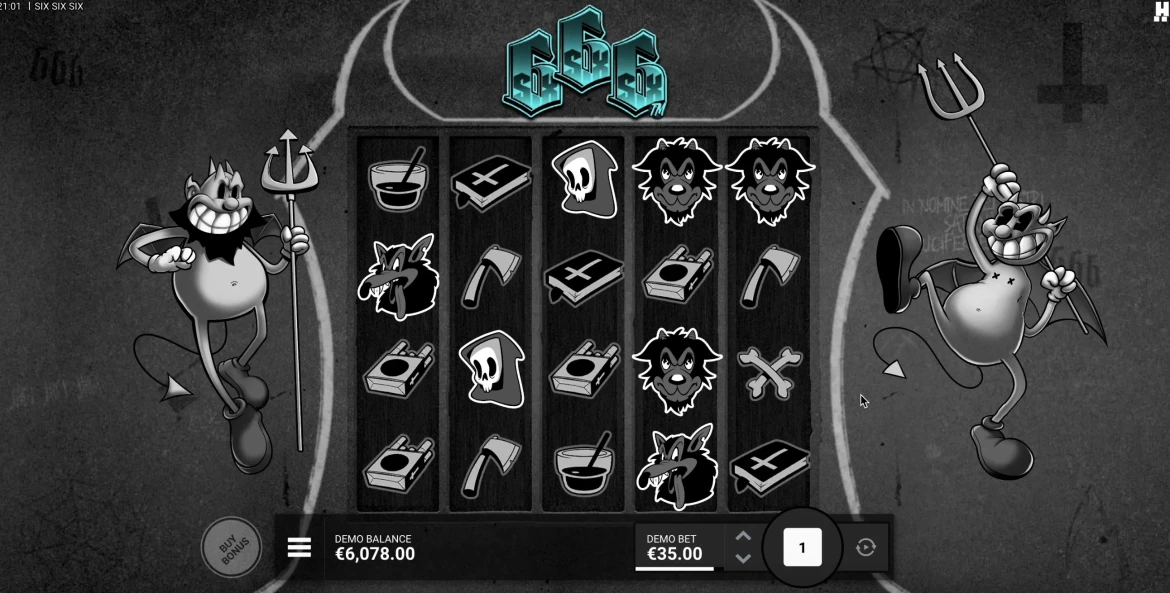
Task: Increase the demo bet with the up arrow
Action: pyautogui.click(x=743, y=536)
